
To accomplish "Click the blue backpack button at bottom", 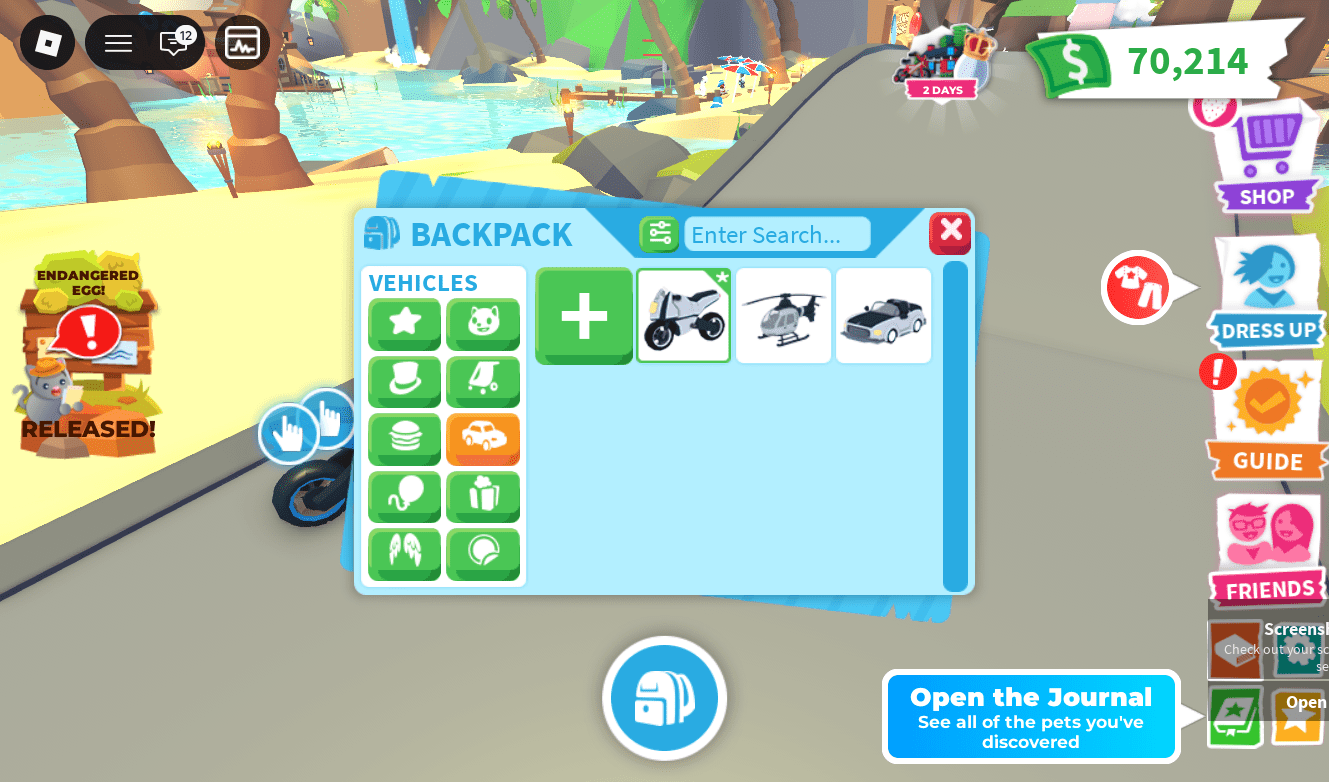I will tap(664, 698).
